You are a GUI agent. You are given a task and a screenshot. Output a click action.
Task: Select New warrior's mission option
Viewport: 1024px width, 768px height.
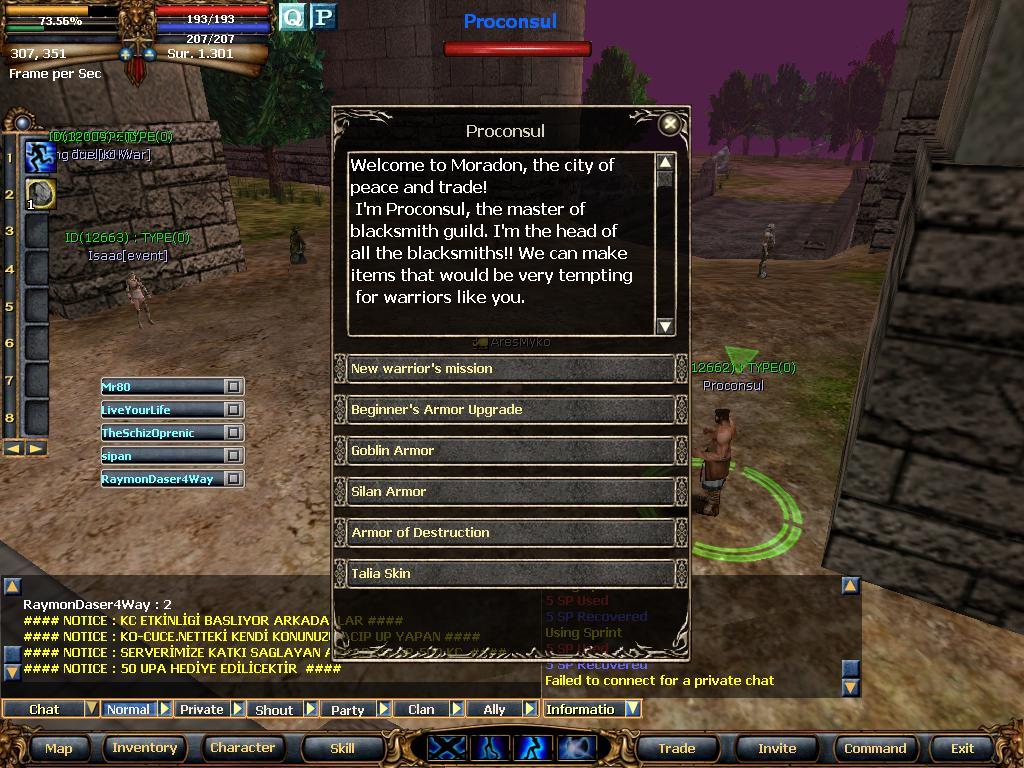510,369
